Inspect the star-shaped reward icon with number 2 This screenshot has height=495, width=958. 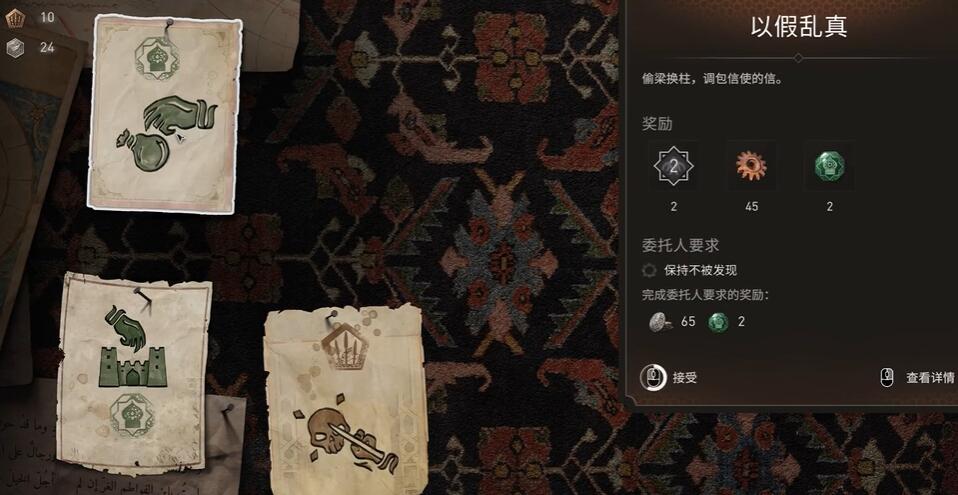[673, 166]
